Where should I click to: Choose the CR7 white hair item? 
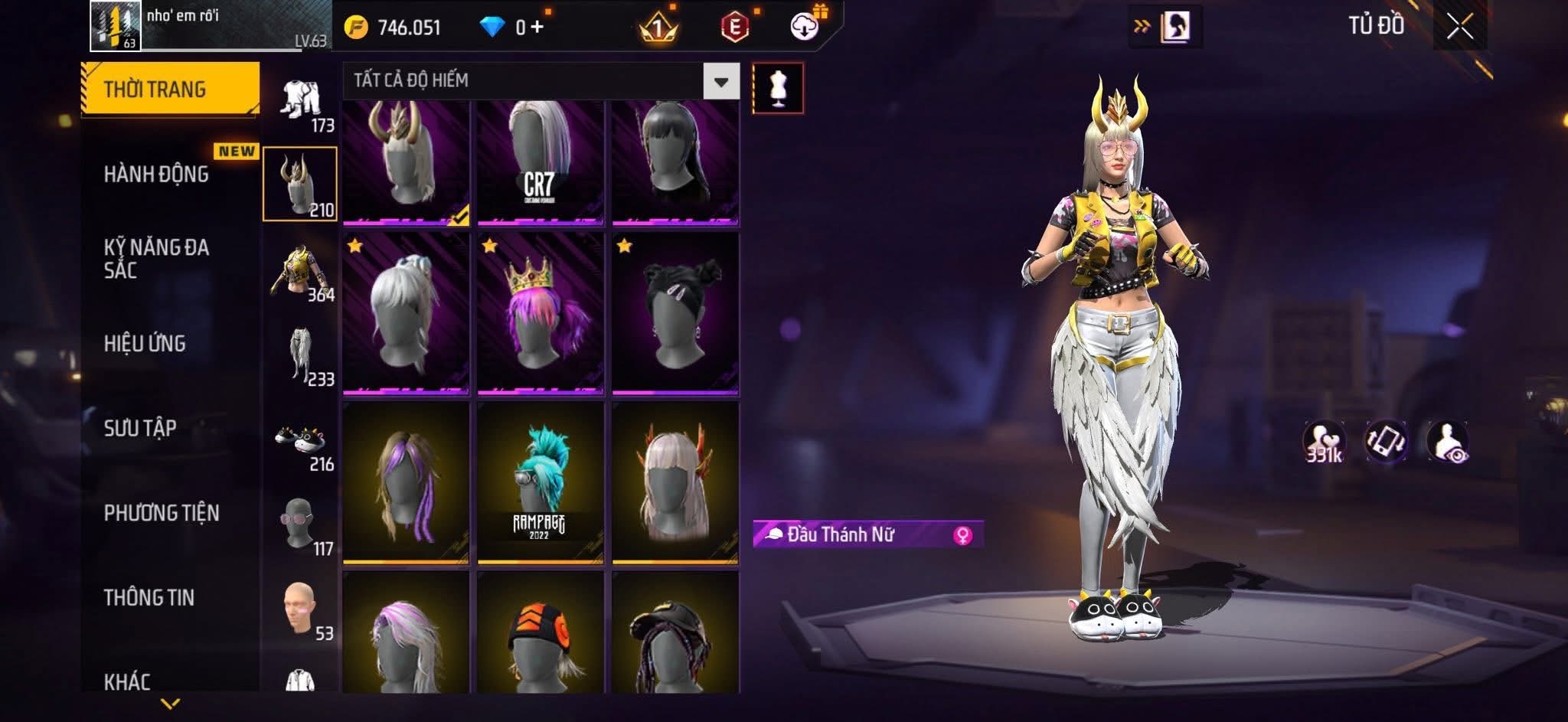point(541,162)
